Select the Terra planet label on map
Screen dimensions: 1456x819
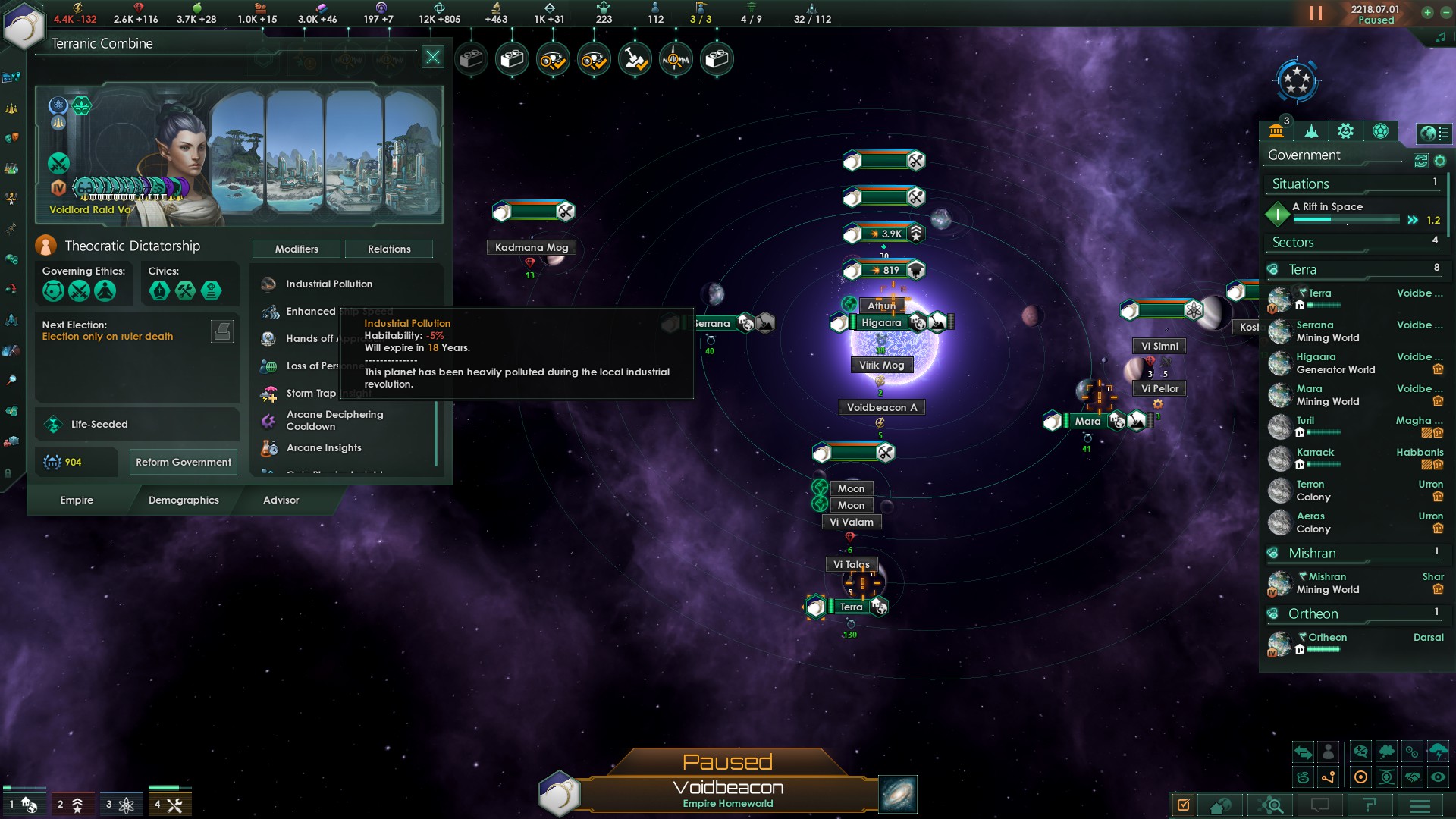coord(851,607)
